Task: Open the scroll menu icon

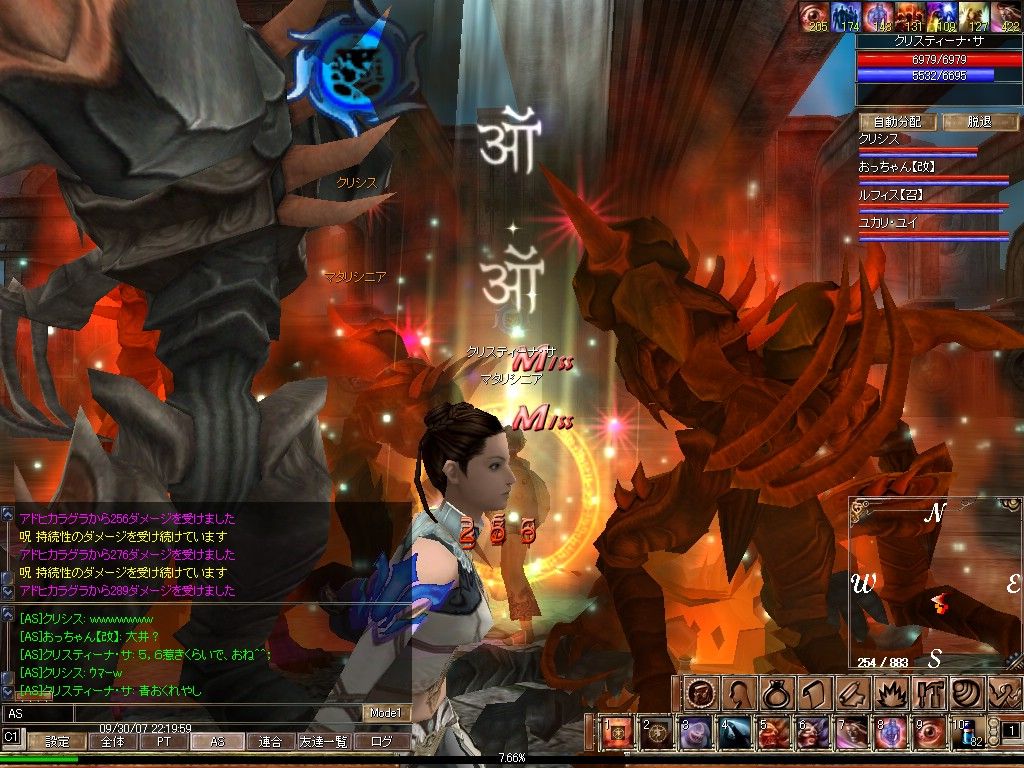Action: [x=810, y=693]
